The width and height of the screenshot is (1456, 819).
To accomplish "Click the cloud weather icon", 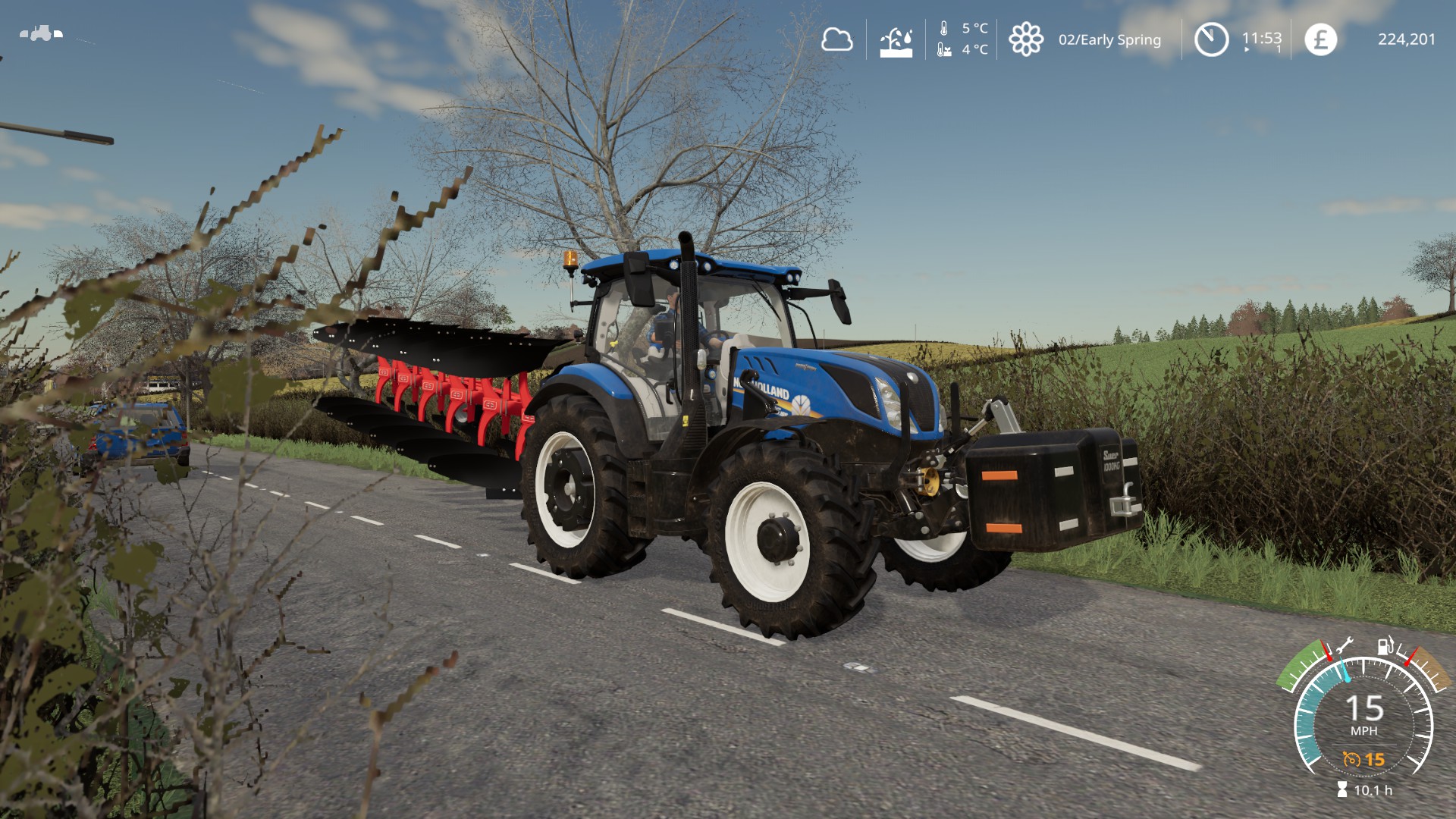I will pos(836,39).
